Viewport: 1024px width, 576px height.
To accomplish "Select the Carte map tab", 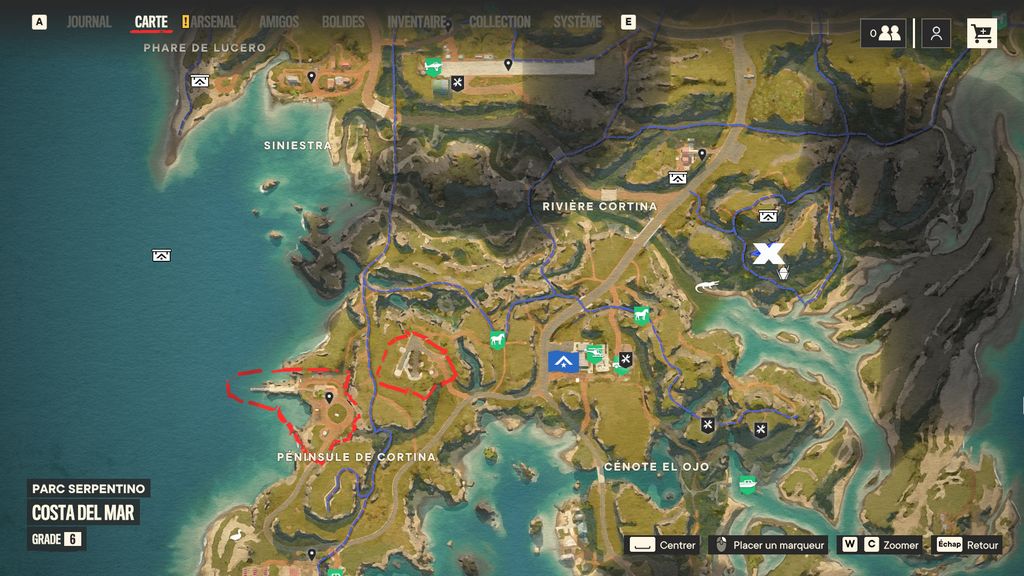I will pyautogui.click(x=151, y=22).
